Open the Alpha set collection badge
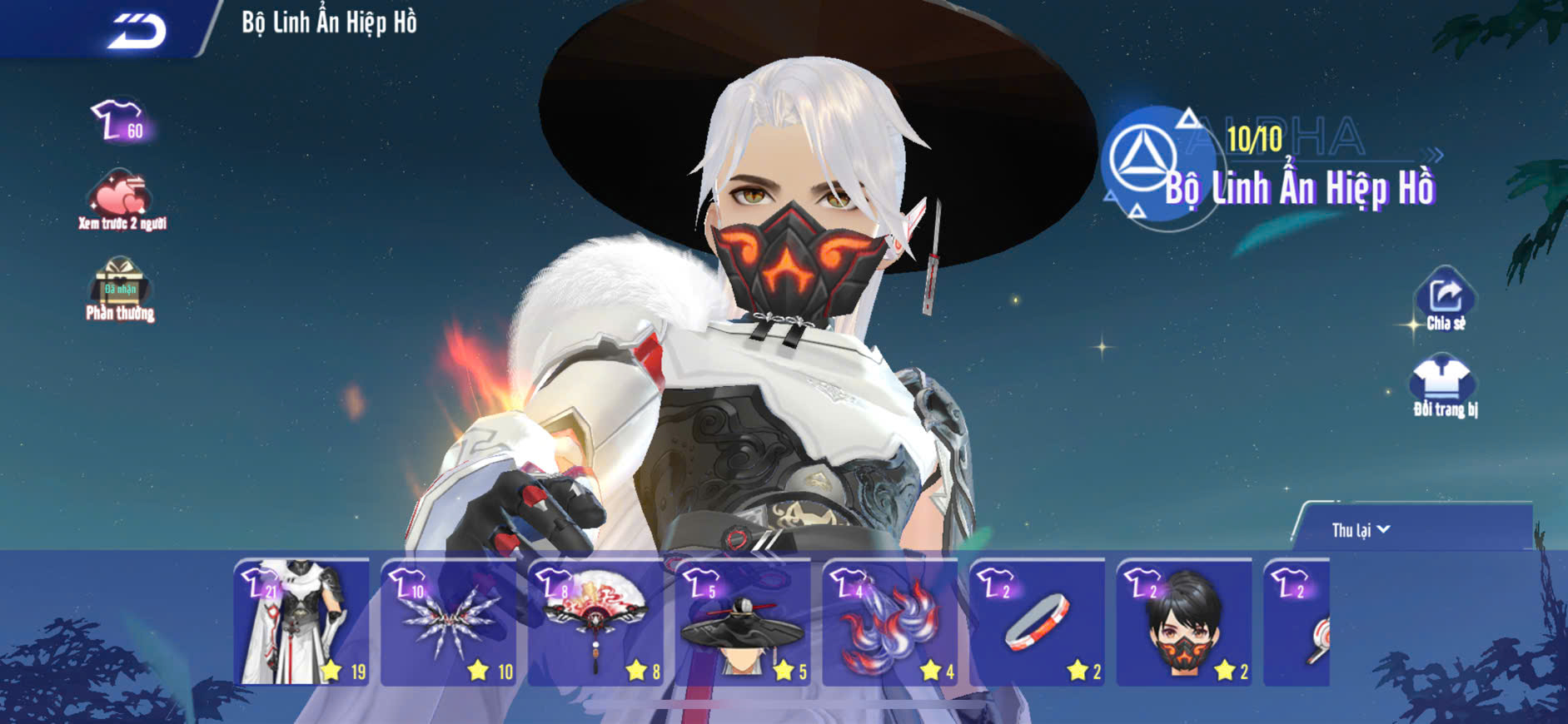This screenshot has width=1568, height=724. point(1144,162)
